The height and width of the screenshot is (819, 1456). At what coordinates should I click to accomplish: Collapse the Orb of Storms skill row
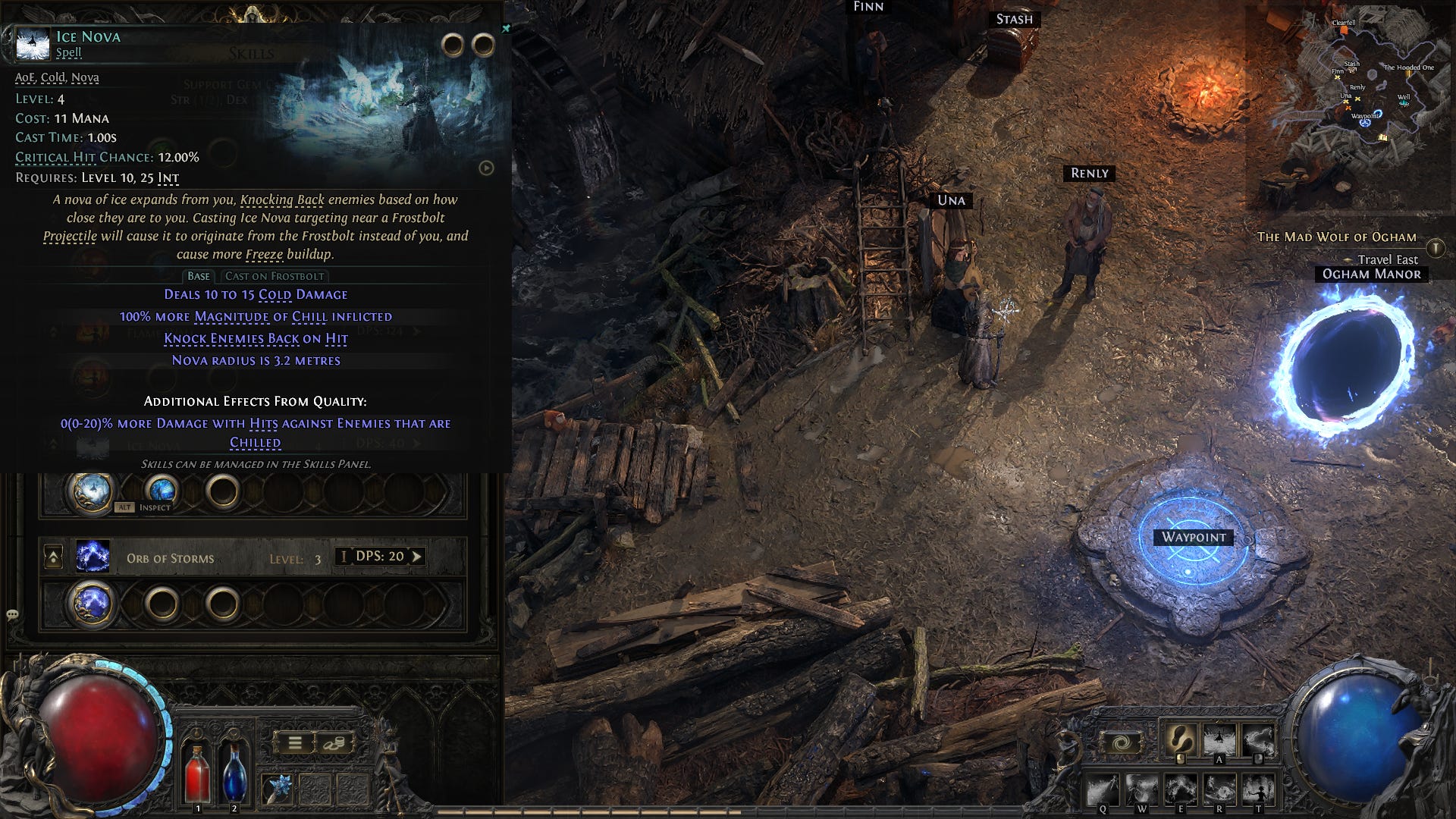54,558
